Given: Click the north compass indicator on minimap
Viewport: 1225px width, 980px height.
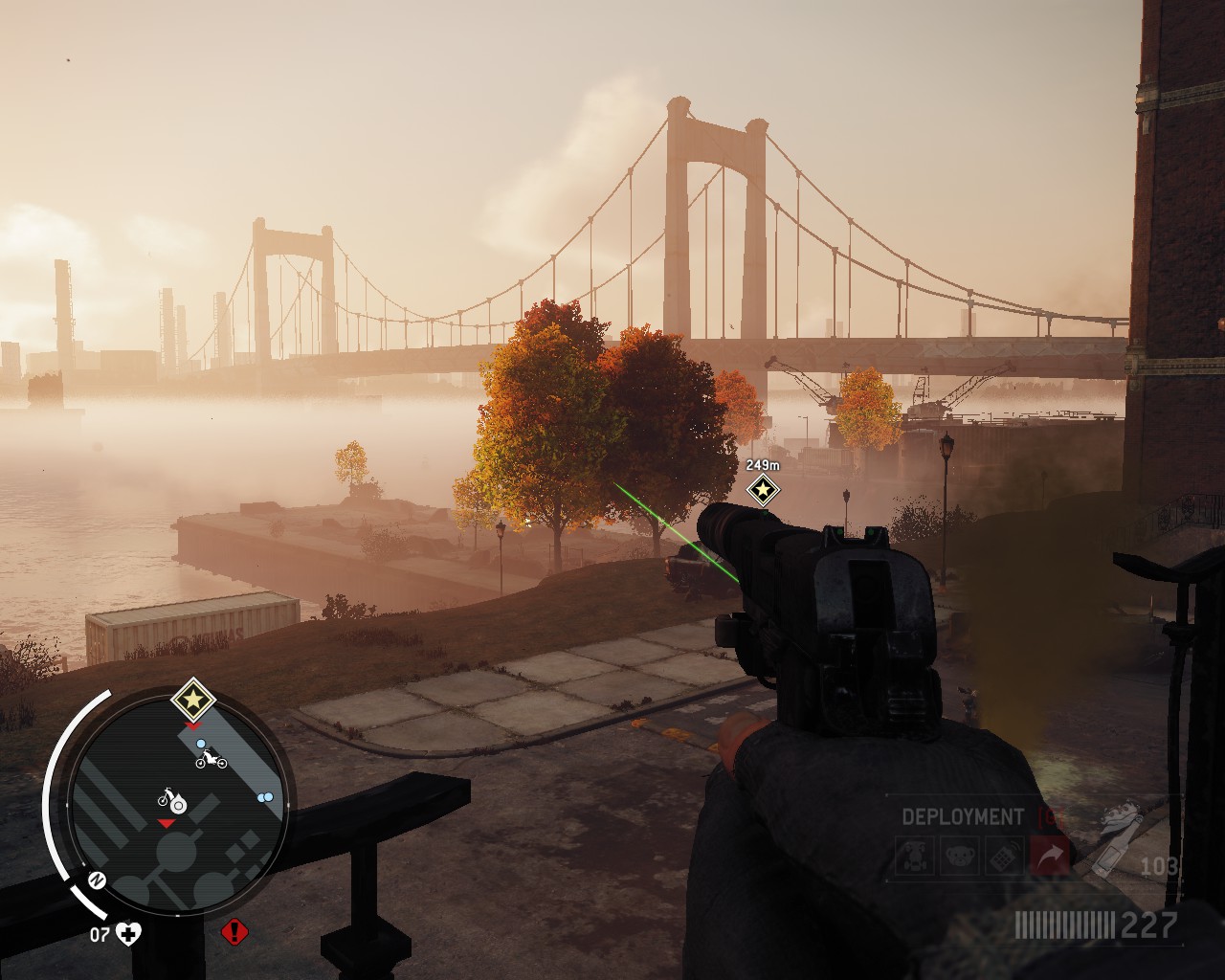Looking at the screenshot, I should coord(97,880).
